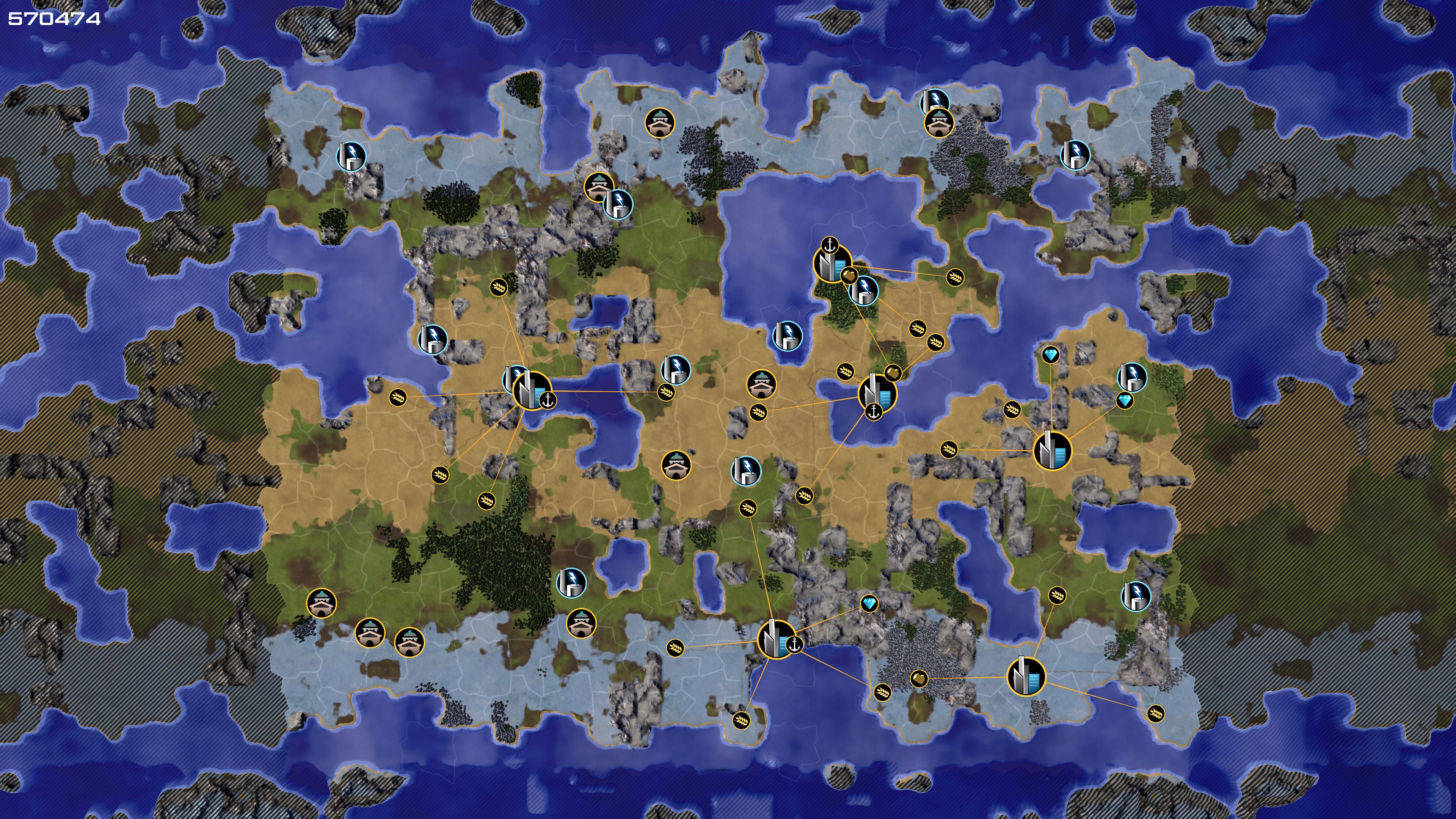Choose the gold nugget wedged between city and power plant
1456x819 pixels.
(848, 276)
